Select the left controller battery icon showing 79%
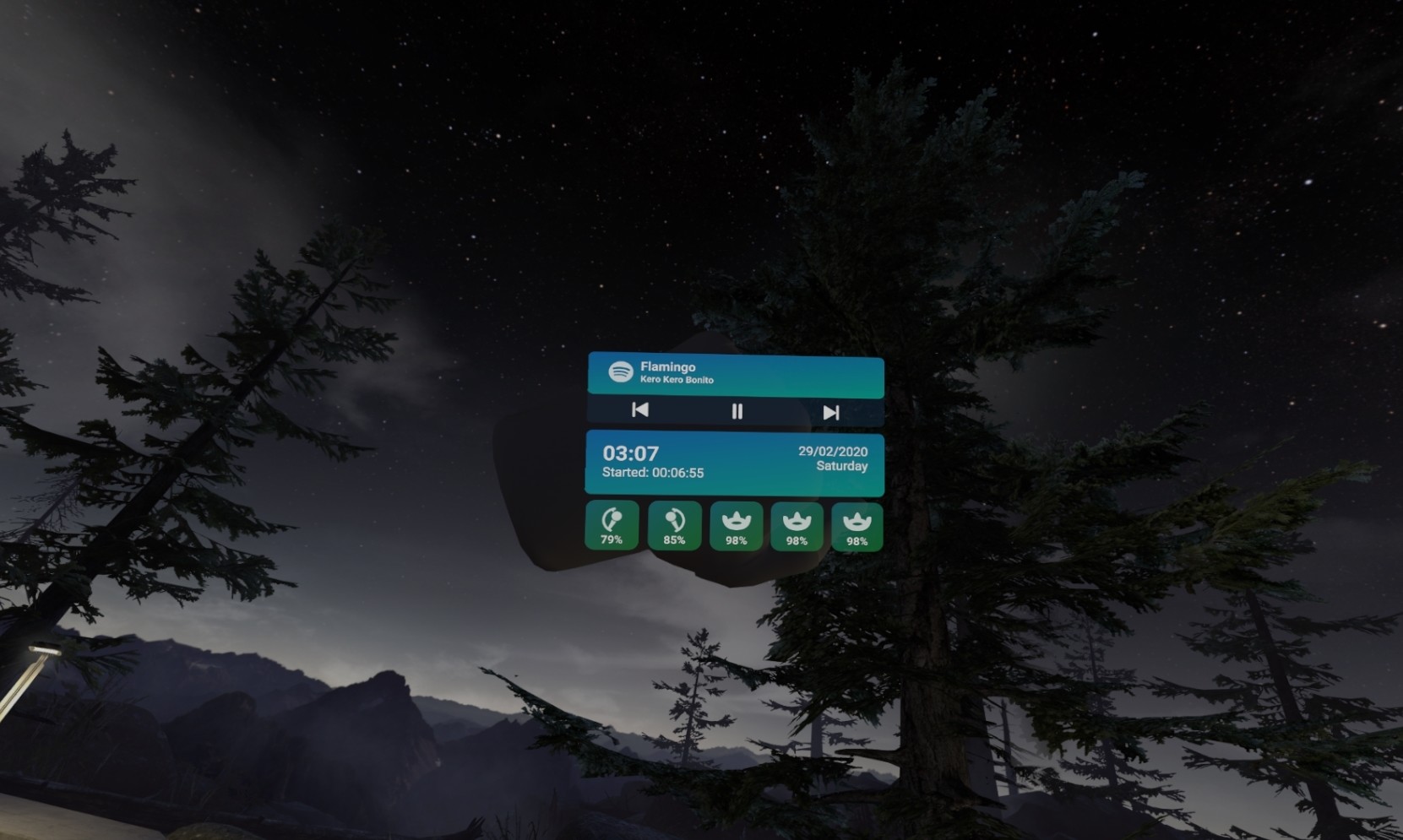Screen dimensions: 1403x840 pyautogui.click(x=612, y=518)
